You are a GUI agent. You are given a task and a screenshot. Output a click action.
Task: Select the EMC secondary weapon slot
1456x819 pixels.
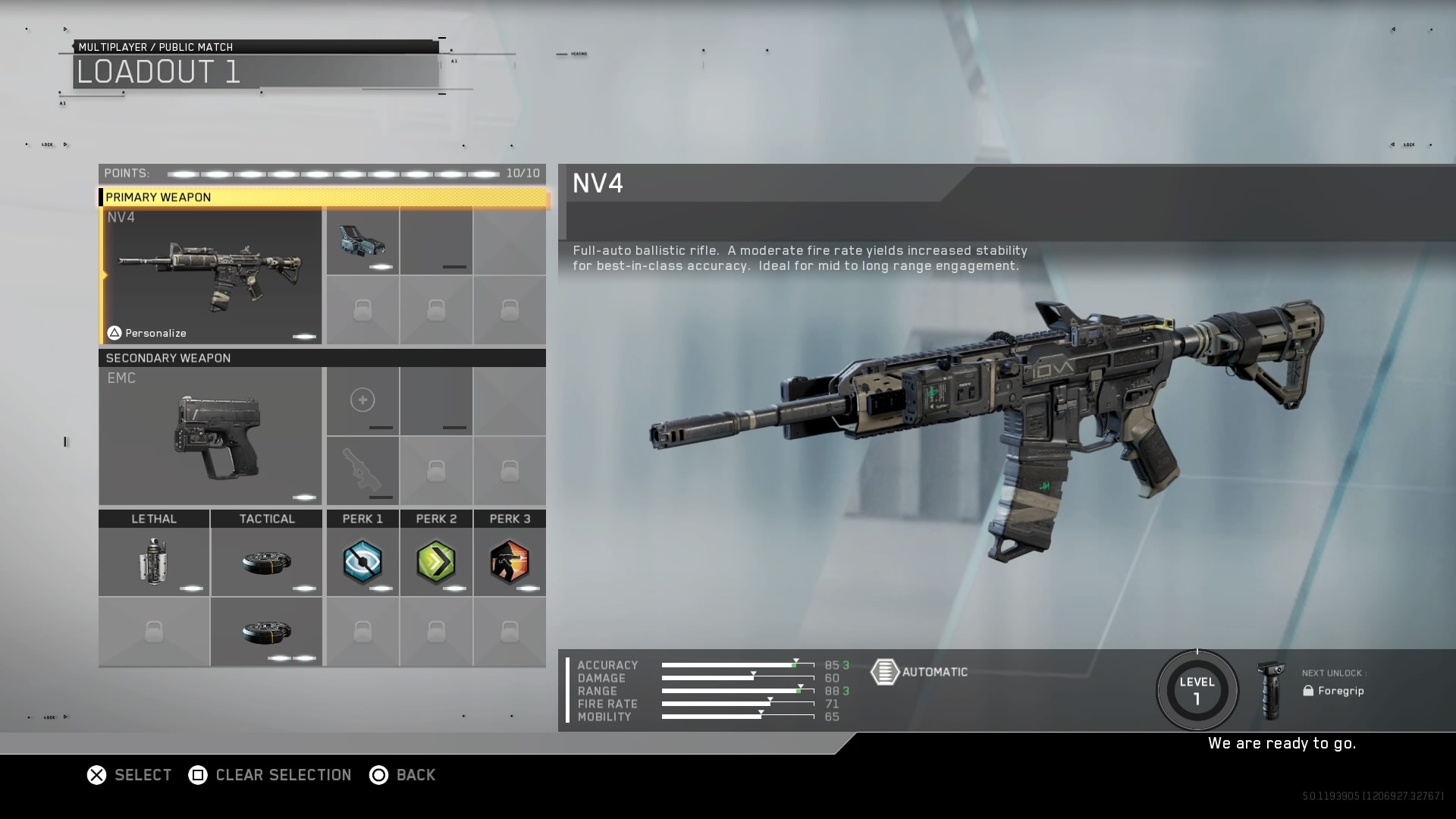[211, 436]
